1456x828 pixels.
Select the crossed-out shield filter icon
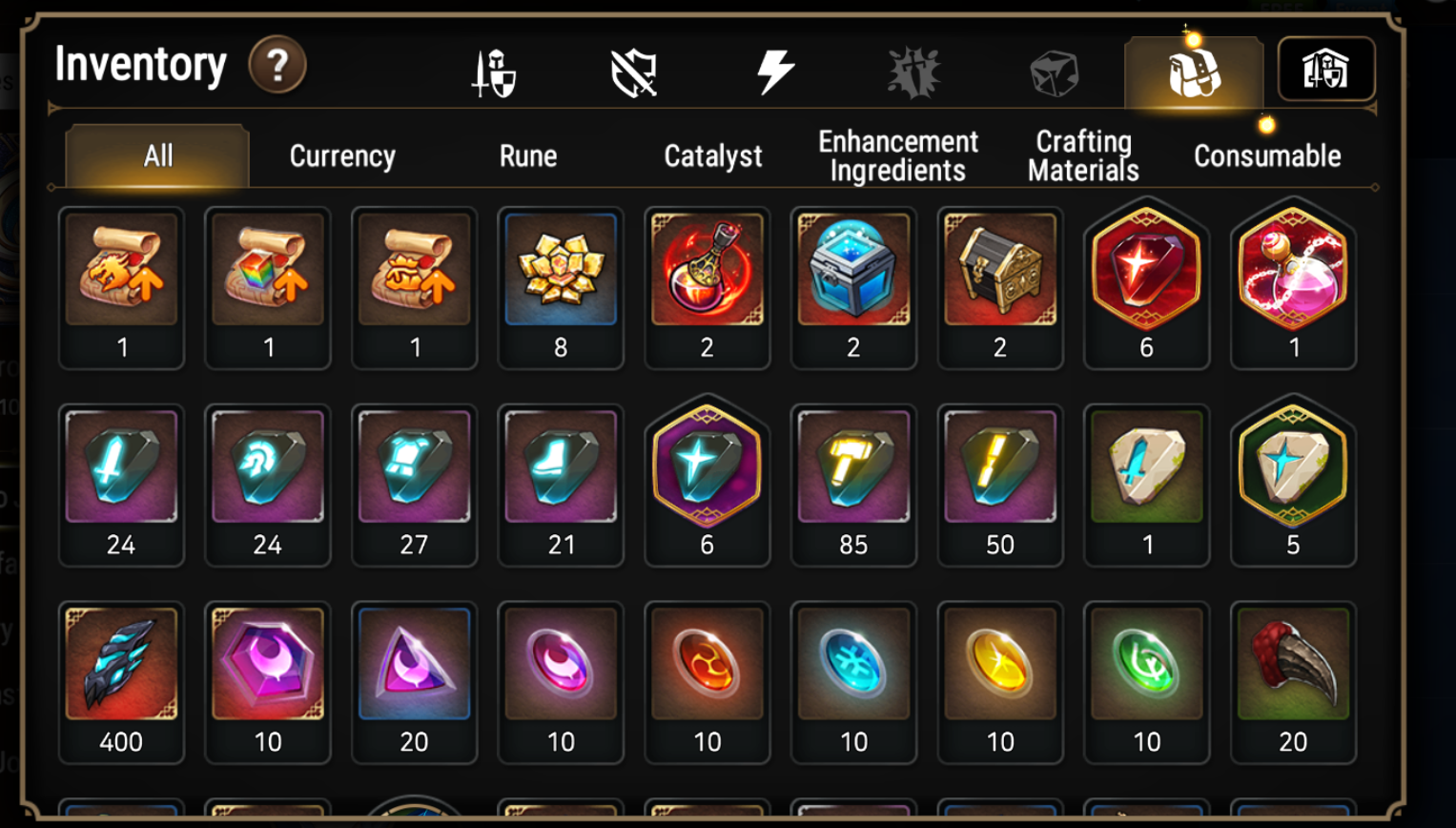(633, 72)
